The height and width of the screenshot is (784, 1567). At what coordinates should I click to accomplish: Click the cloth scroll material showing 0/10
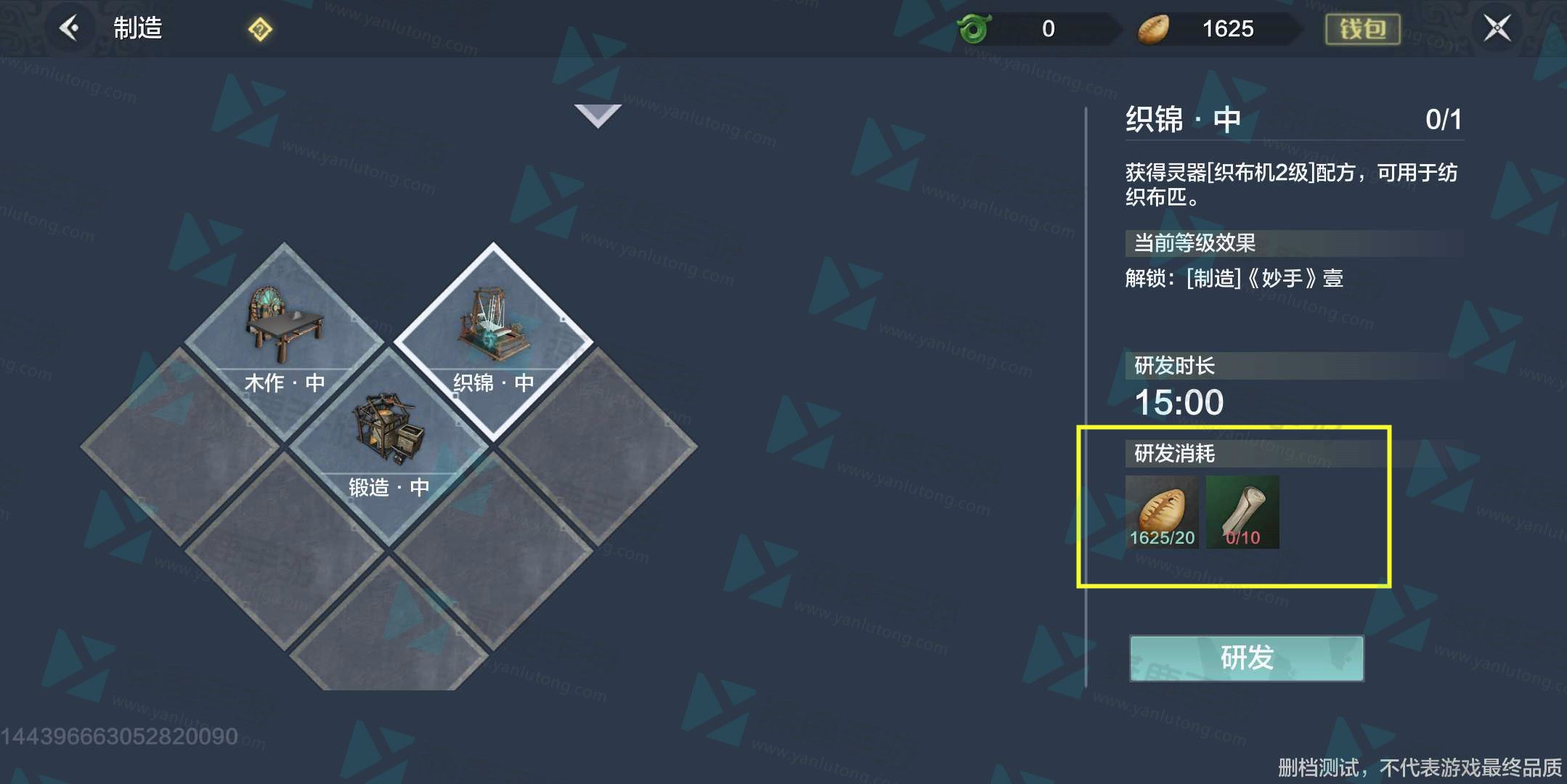pos(1243,512)
